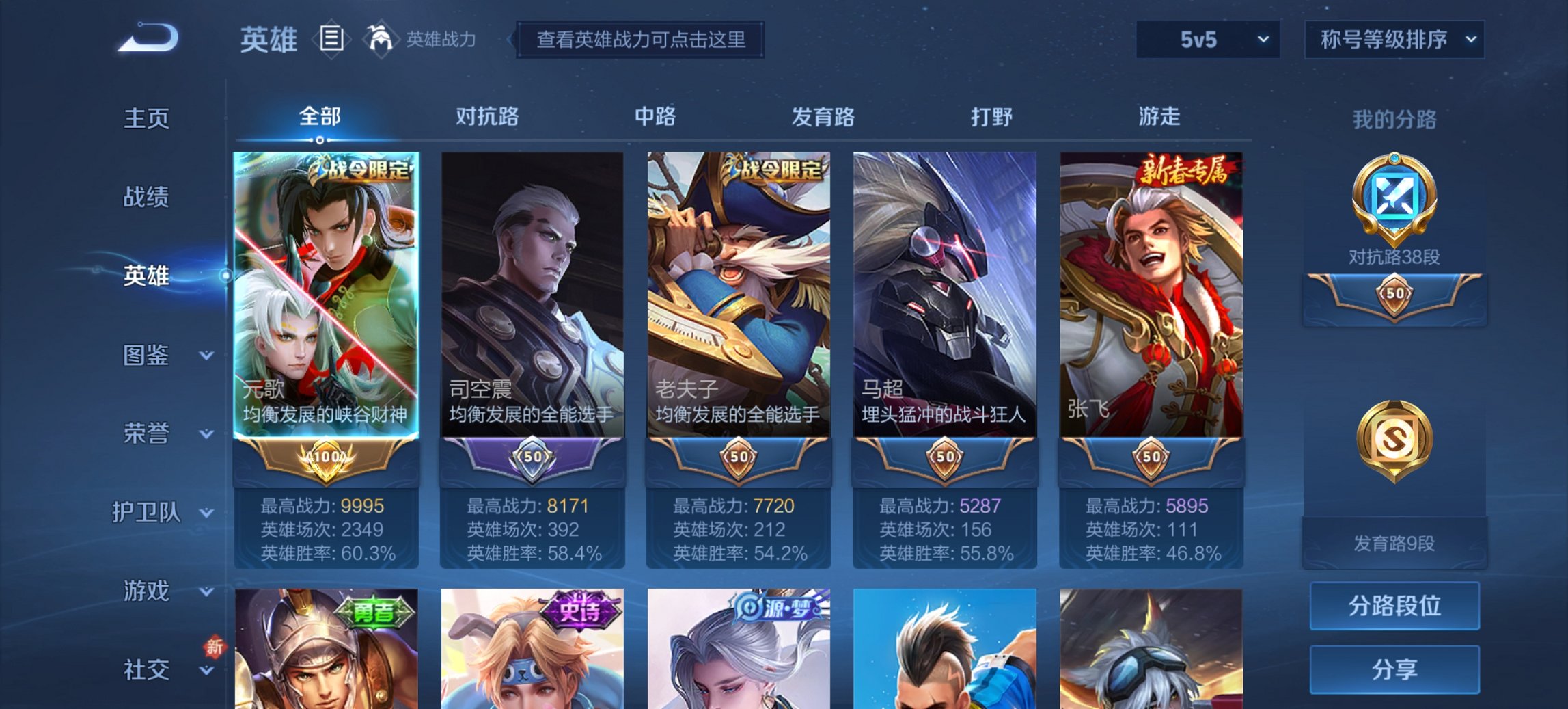Image resolution: width=1568 pixels, height=709 pixels.
Task: Open the 称号等级排序 sorting dropdown
Action: tap(1396, 40)
